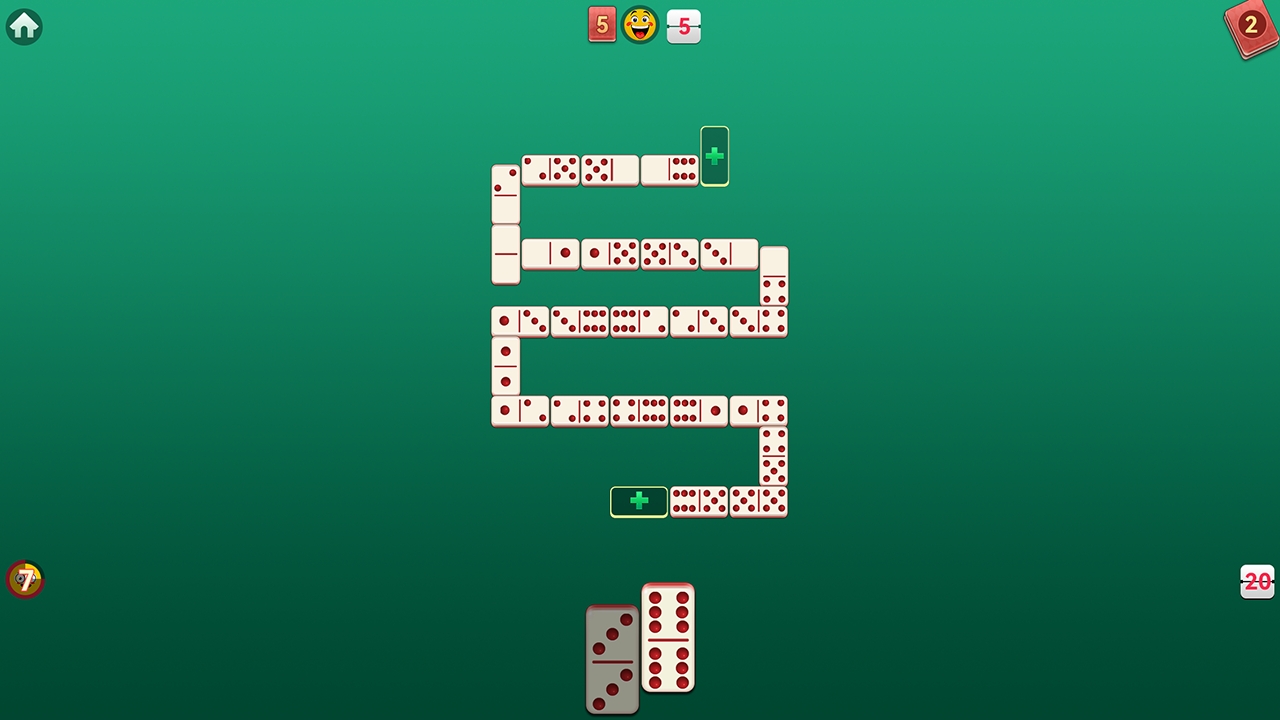Screen dimensions: 1280x720
Task: Click the double-blank domino on the left edge
Action: 505,255
